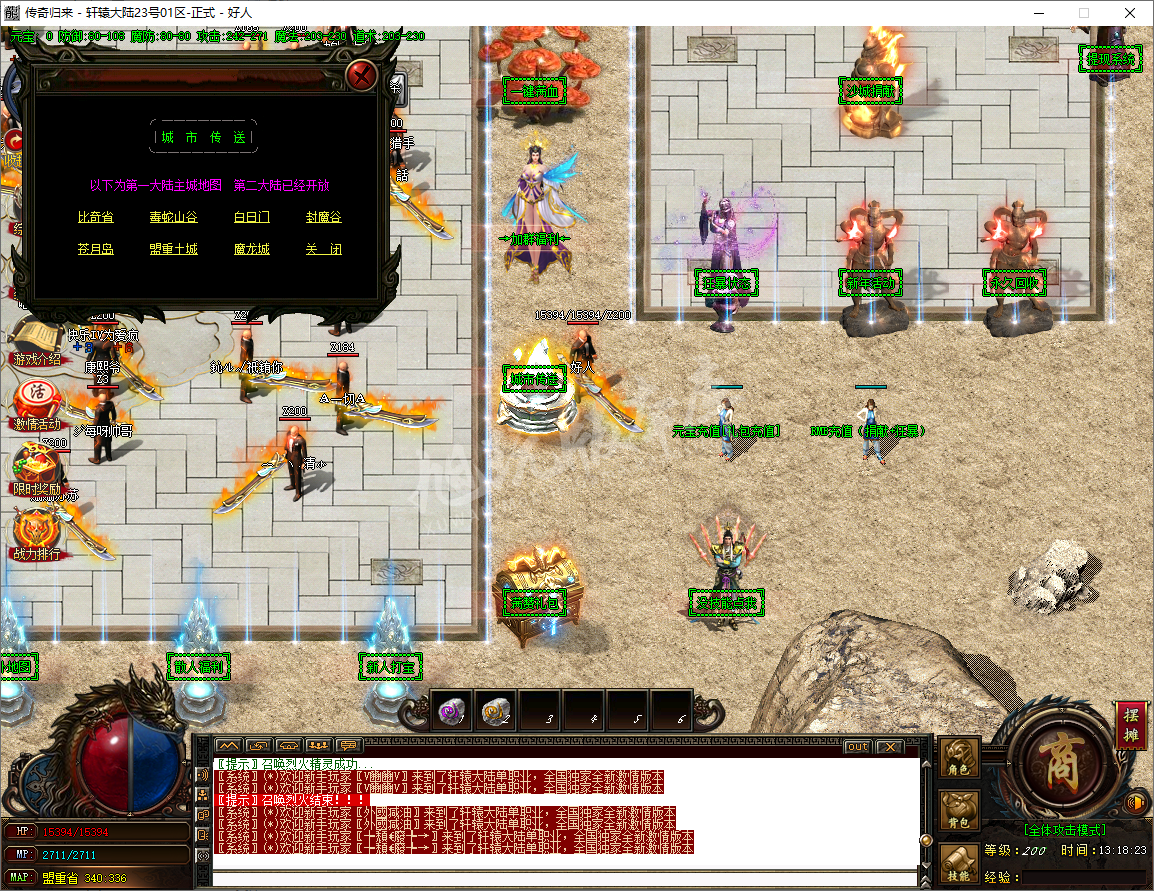Select 白日门 teleport link
Screen dimensions: 1154x891
point(251,217)
